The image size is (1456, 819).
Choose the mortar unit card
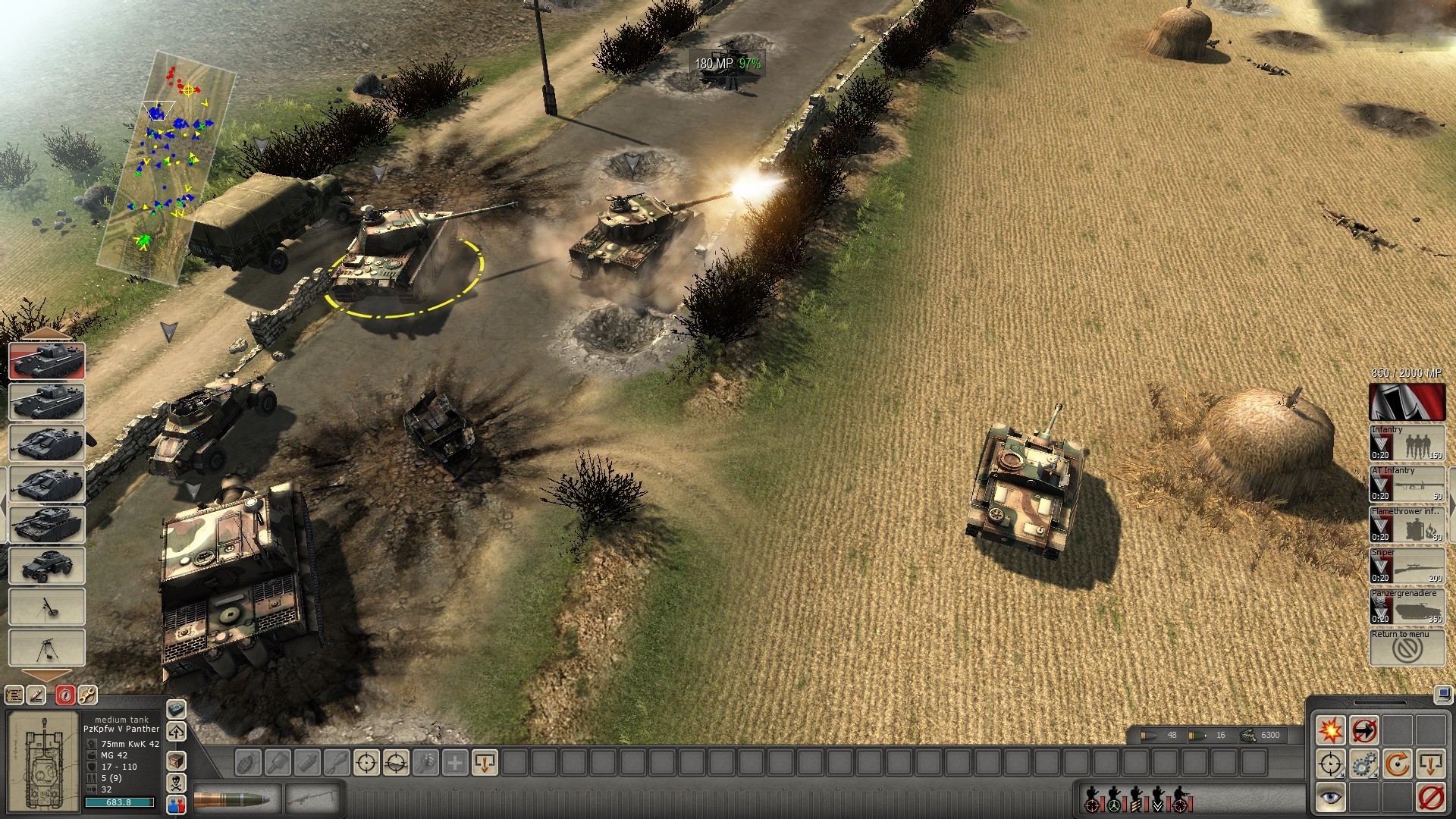(47, 607)
